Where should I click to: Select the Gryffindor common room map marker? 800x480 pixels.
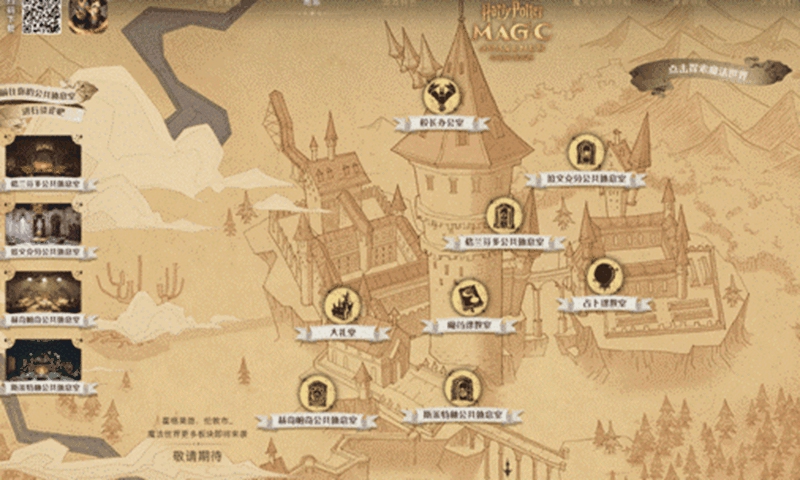tap(503, 216)
